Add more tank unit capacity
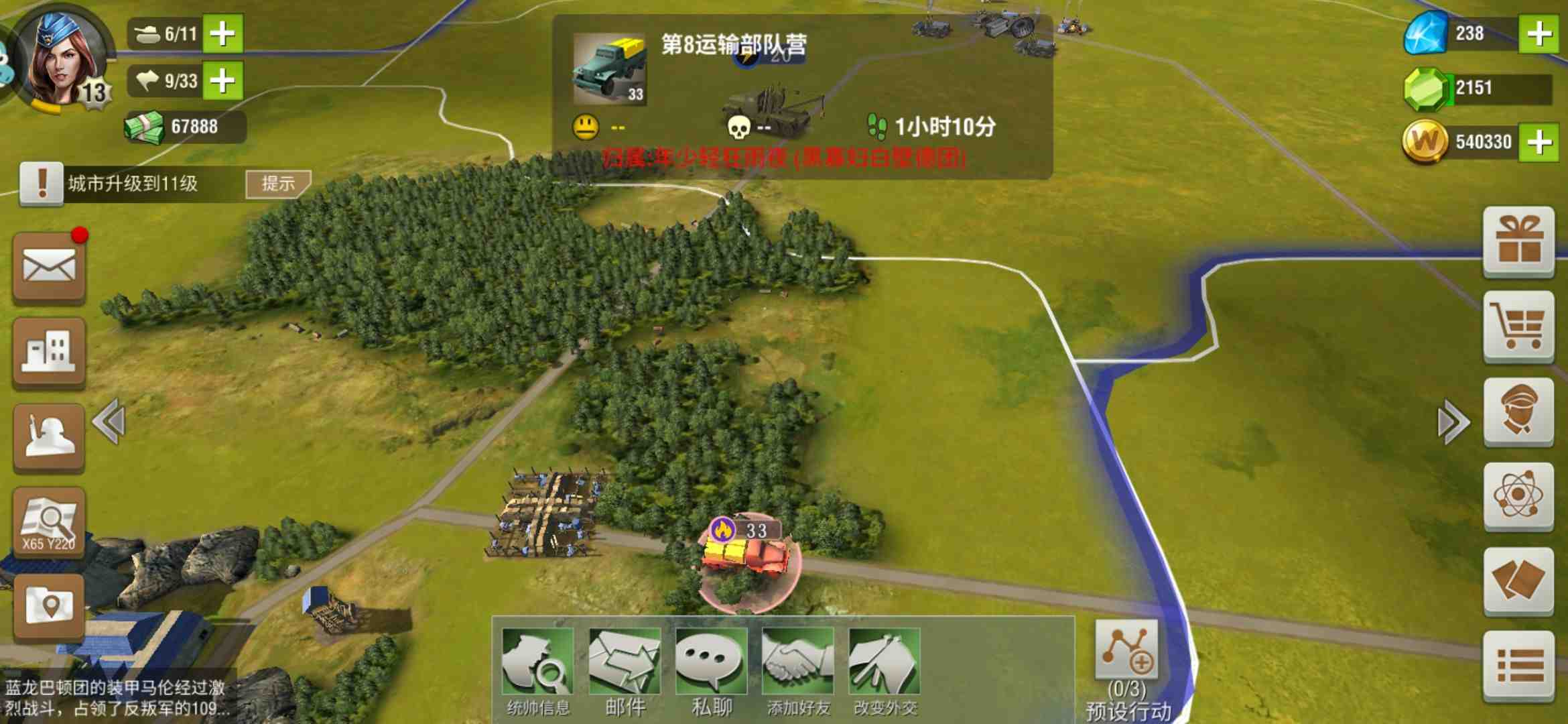 [222, 34]
